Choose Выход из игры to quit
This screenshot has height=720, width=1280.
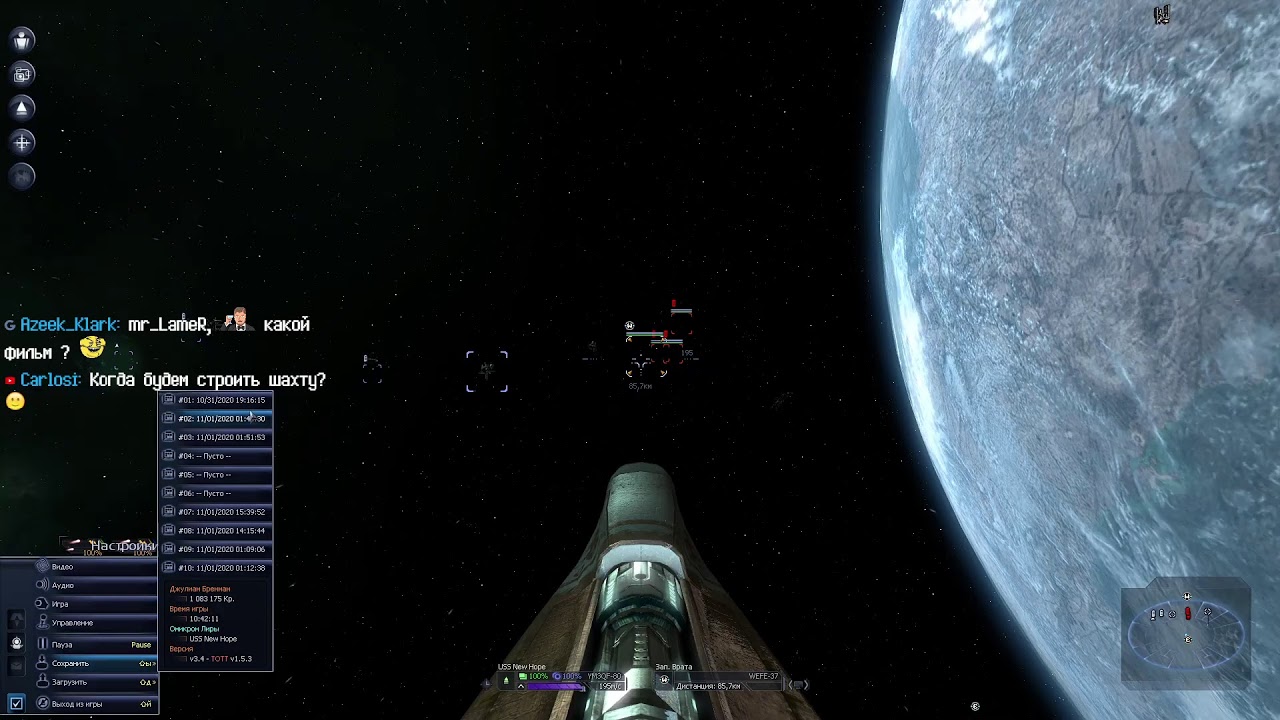click(76, 704)
